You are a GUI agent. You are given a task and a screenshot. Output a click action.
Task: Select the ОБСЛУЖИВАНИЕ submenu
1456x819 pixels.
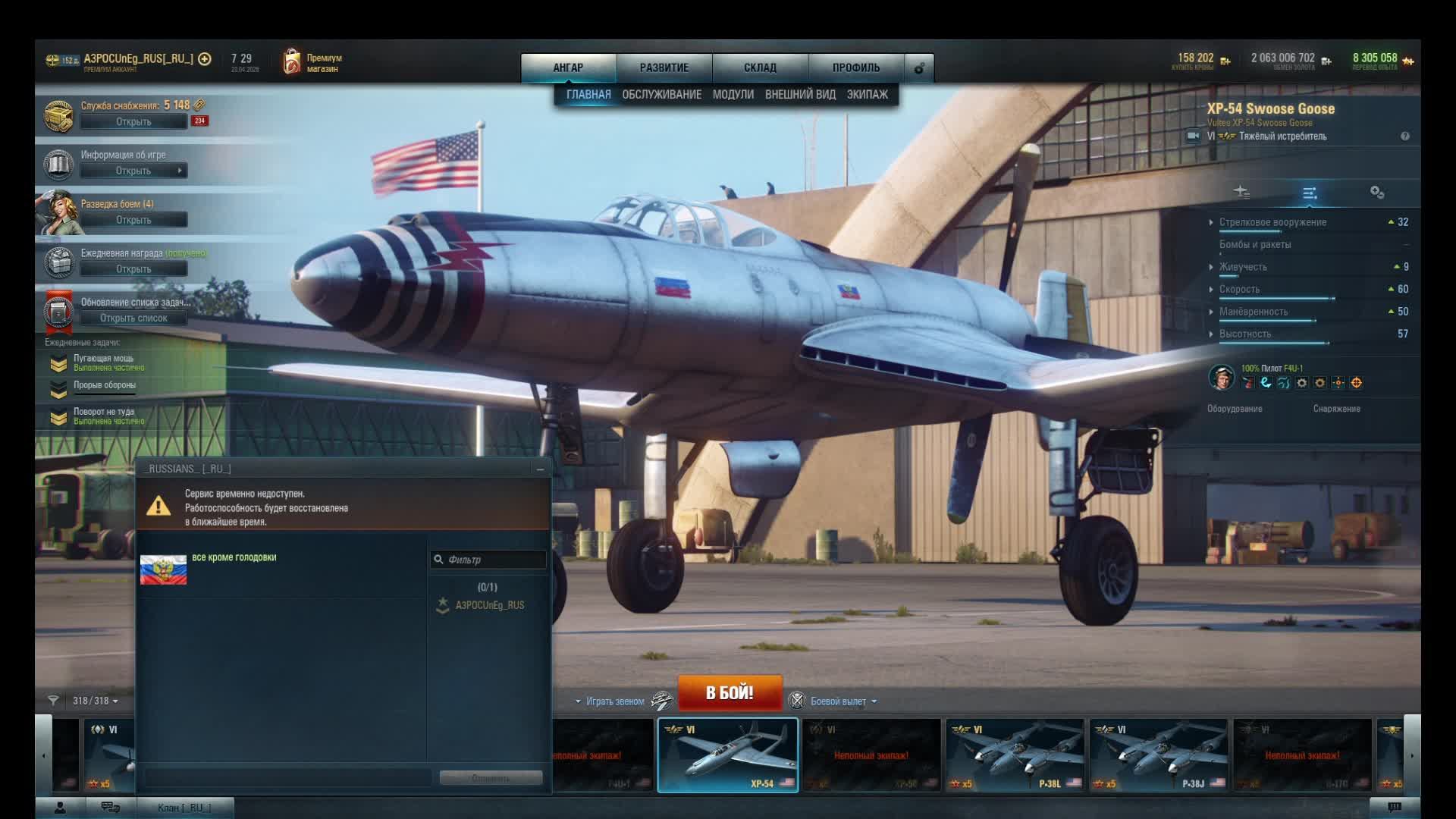pos(661,94)
